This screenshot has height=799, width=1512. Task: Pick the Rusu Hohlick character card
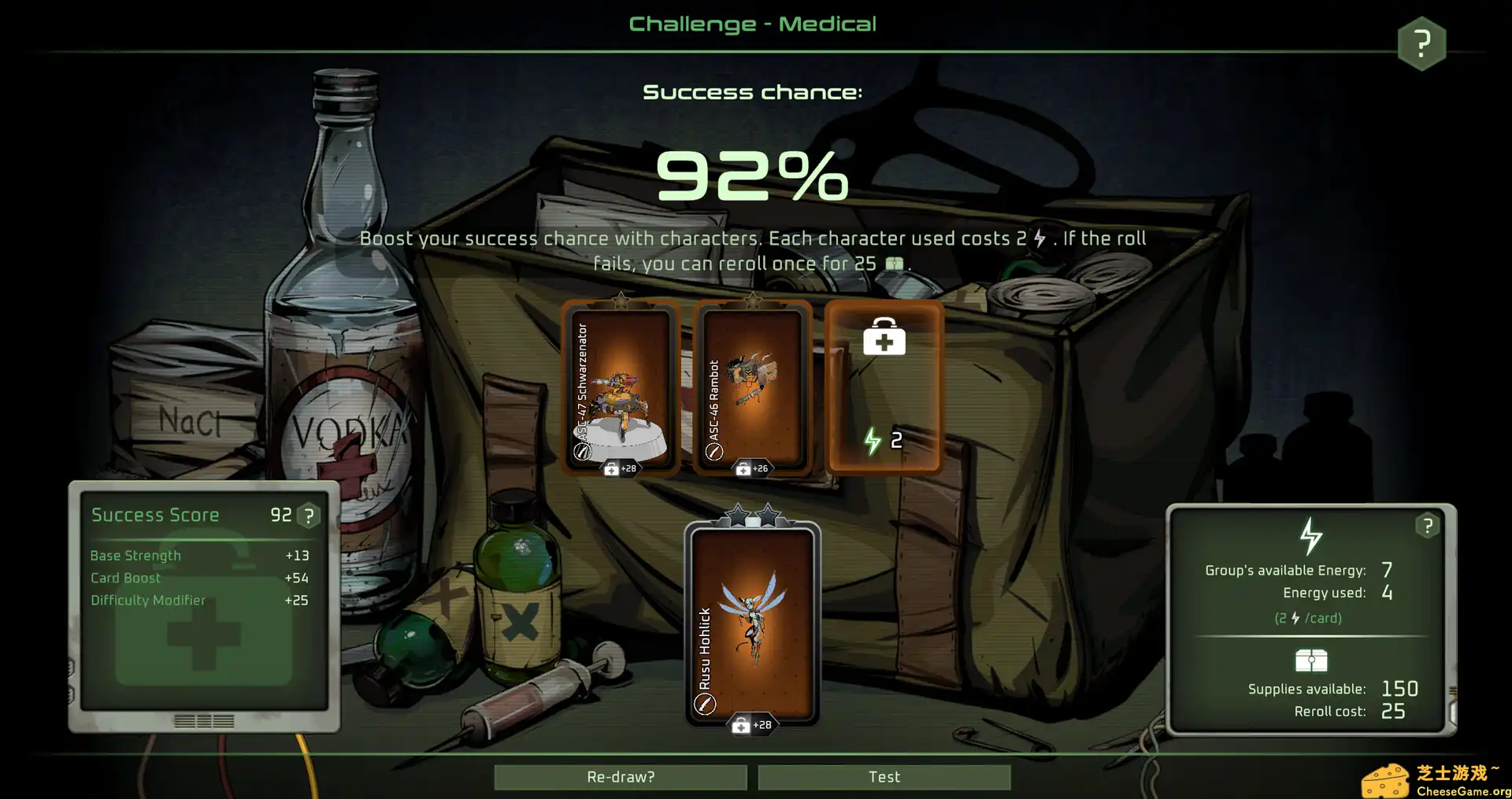coord(752,623)
